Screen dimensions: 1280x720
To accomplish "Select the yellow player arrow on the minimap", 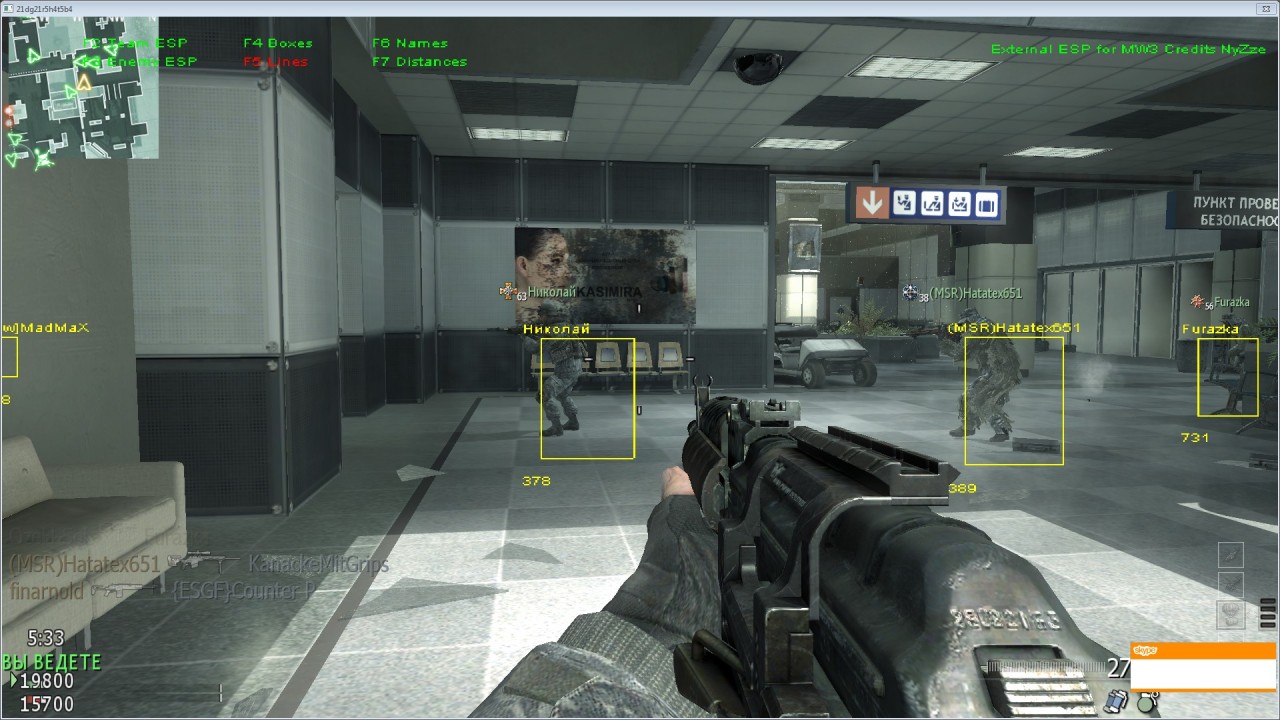I will 84,83.
